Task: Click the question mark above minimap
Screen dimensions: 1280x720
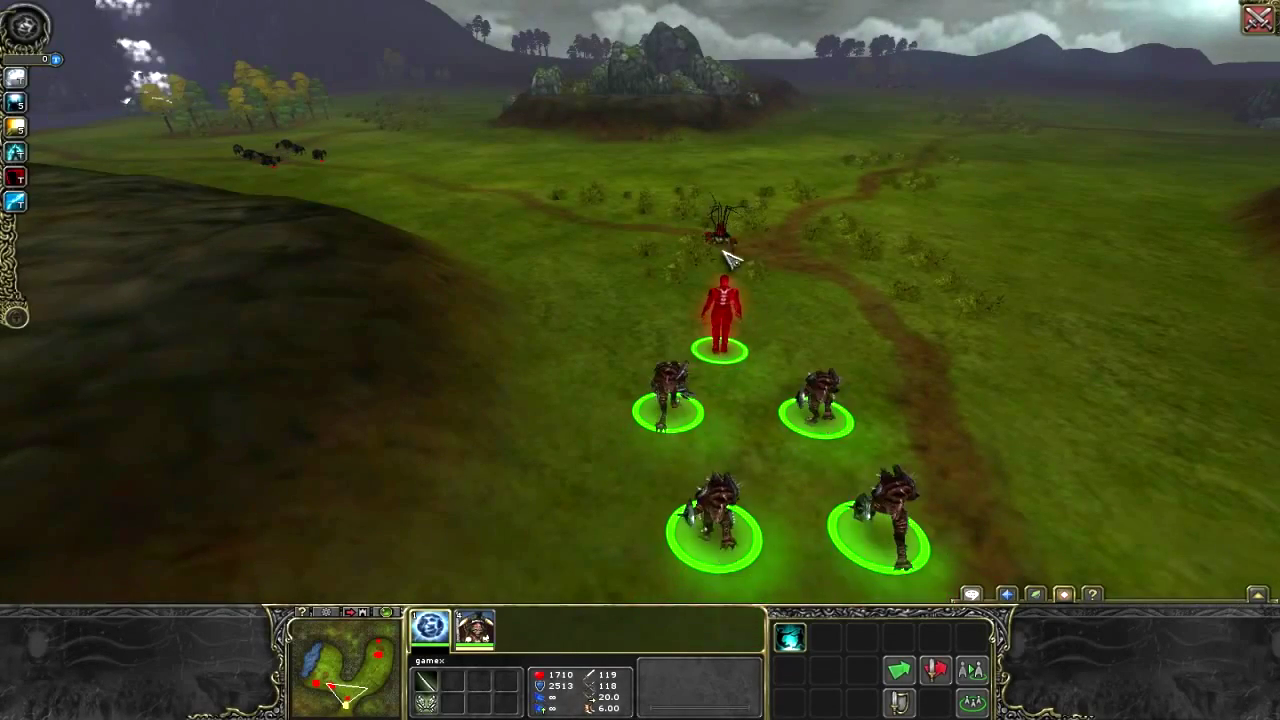Action: tap(302, 612)
